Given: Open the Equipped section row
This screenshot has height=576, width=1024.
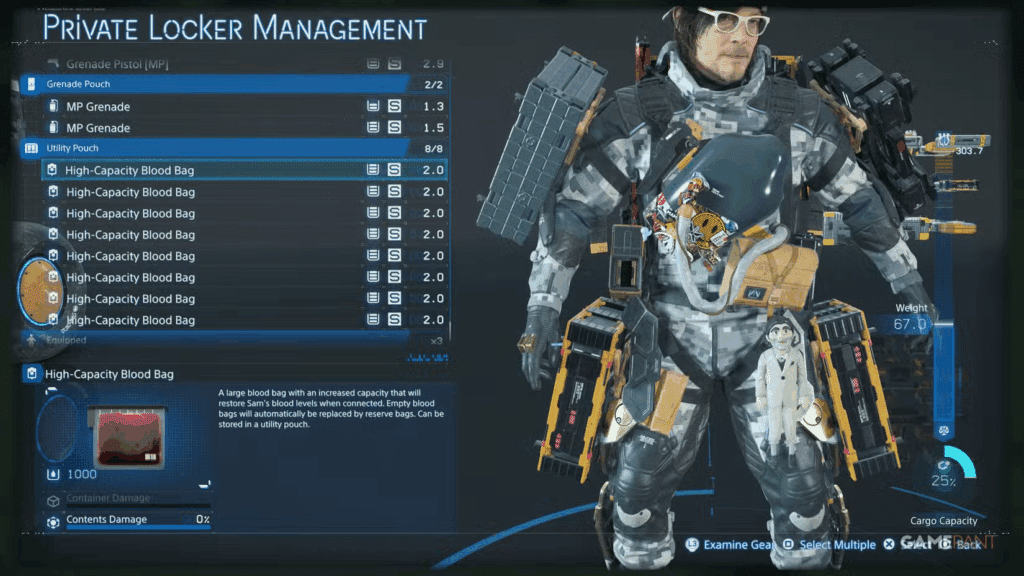Looking at the screenshot, I should click(x=220, y=340).
